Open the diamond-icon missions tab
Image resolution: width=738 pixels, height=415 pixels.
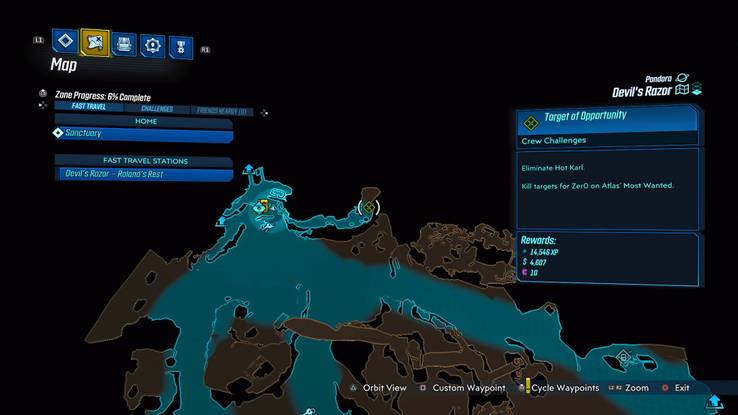(x=66, y=43)
